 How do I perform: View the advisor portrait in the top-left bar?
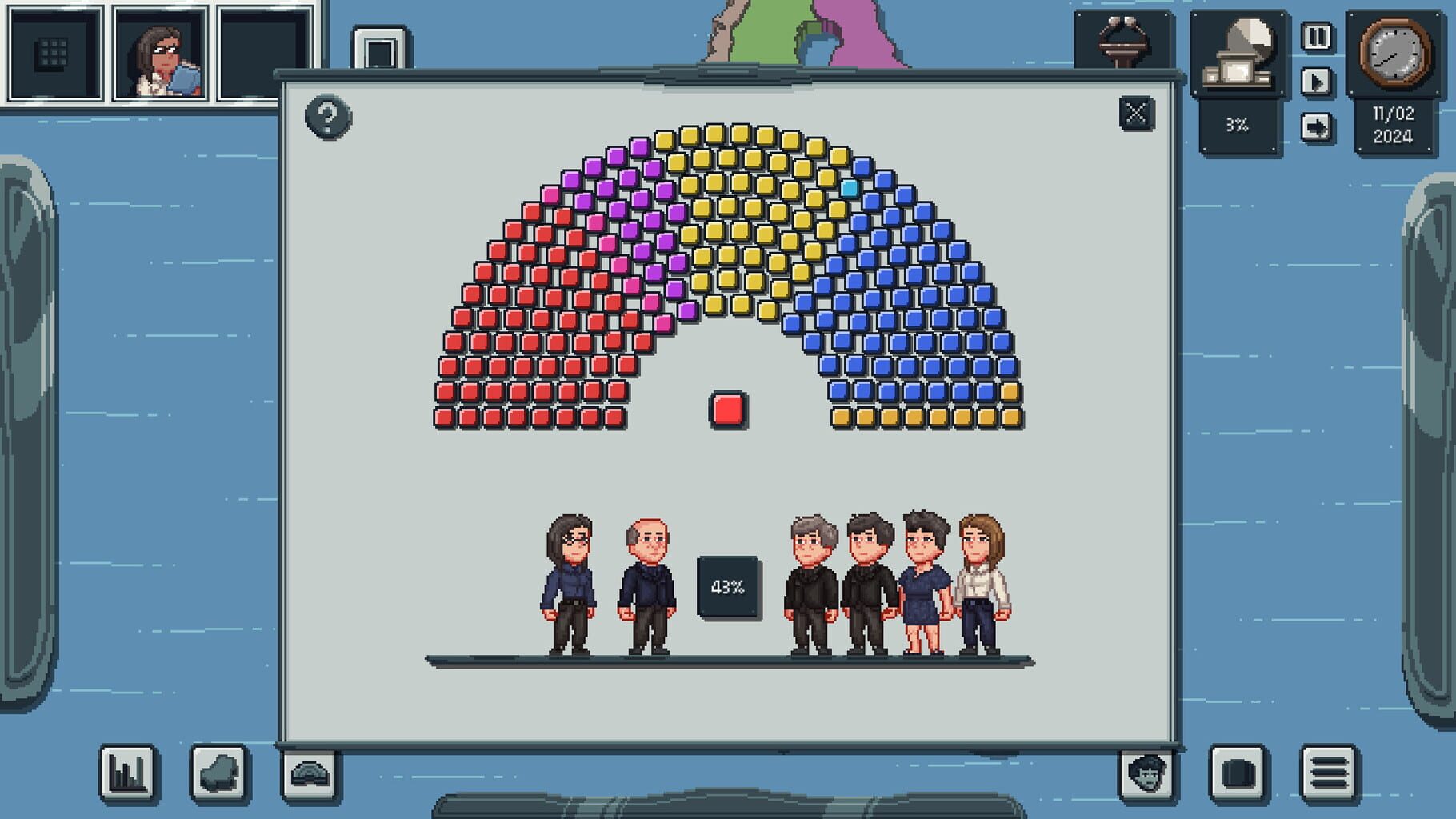[162, 52]
